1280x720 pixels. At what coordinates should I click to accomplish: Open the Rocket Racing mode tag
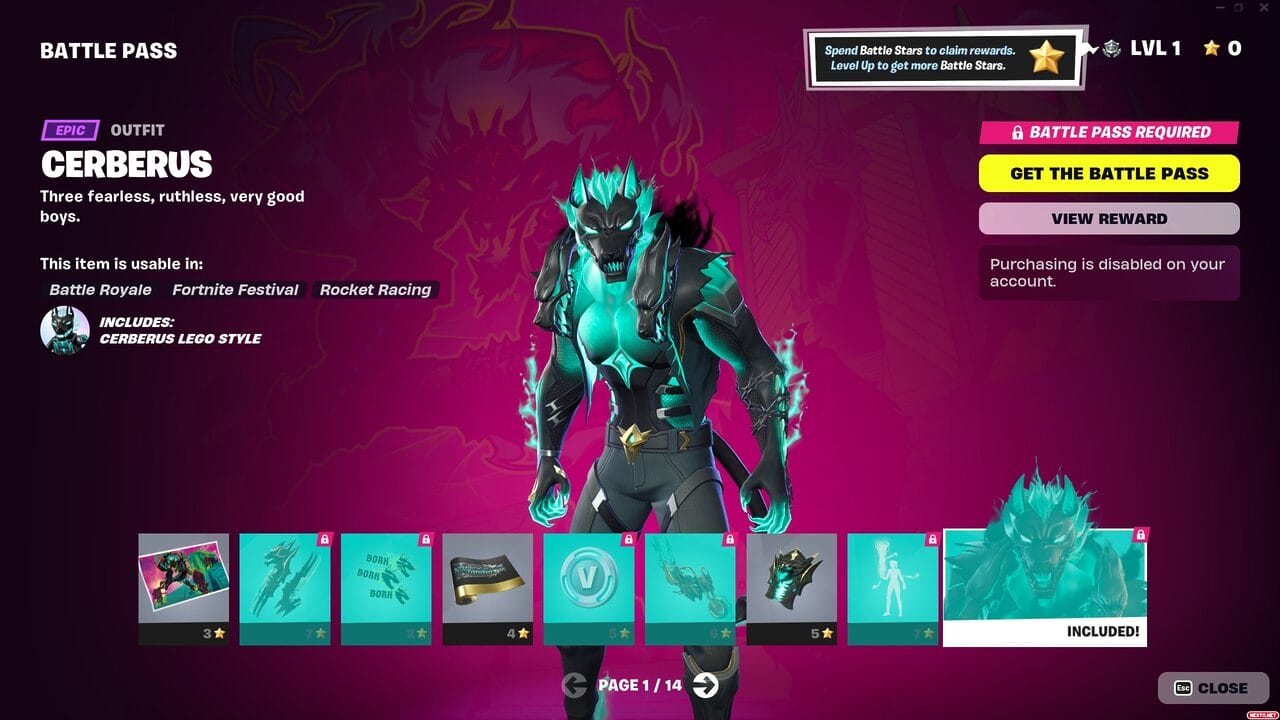[375, 290]
